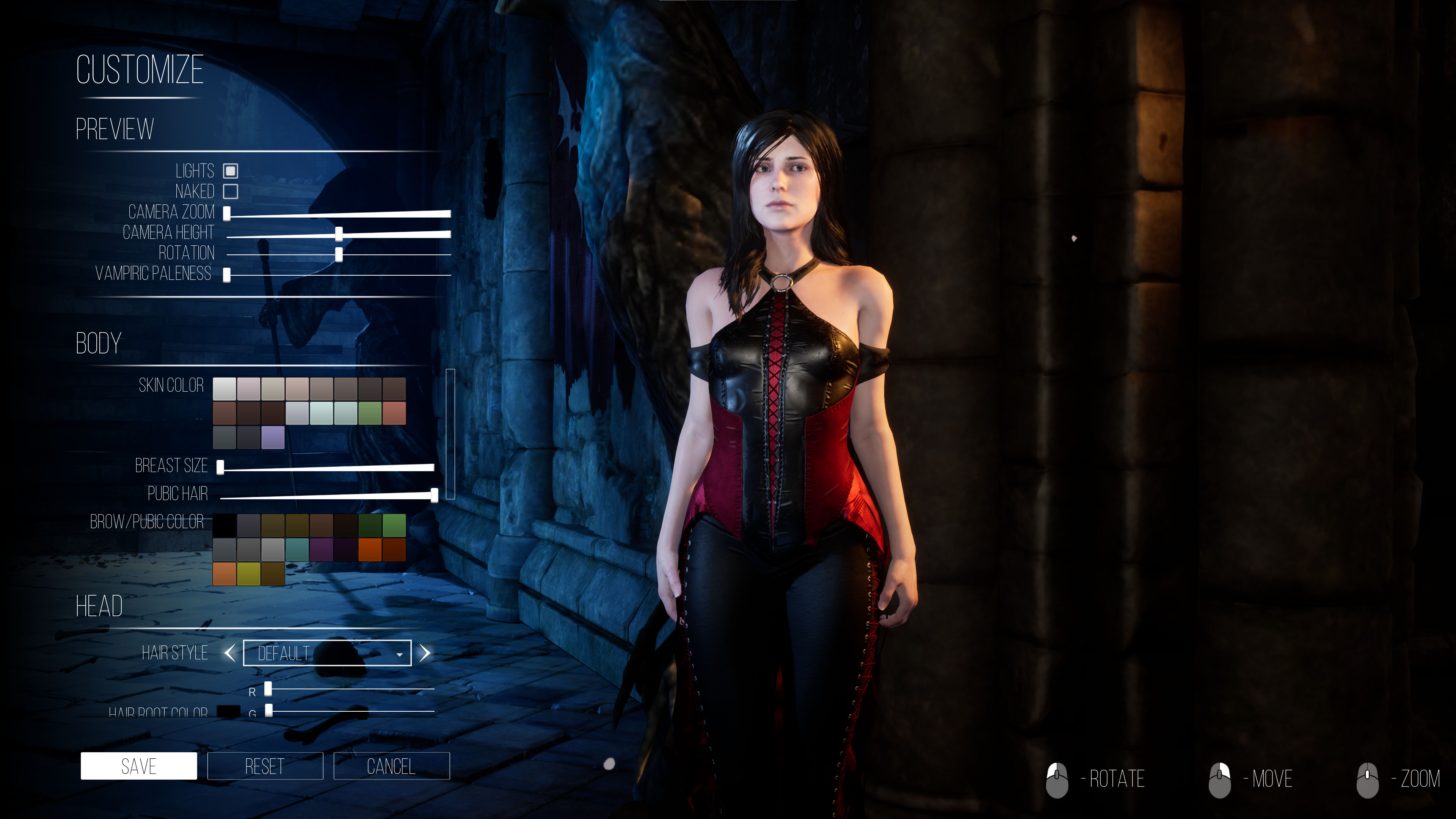Cancel the customization changes

coord(391,766)
